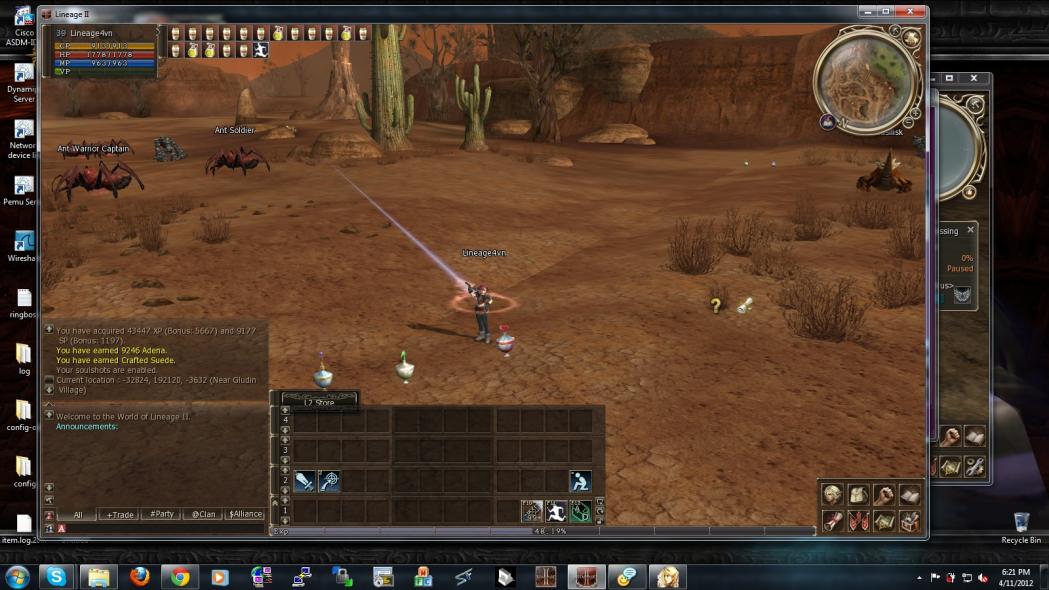Open the system menu chest icon
The height and width of the screenshot is (590, 1049).
click(909, 521)
